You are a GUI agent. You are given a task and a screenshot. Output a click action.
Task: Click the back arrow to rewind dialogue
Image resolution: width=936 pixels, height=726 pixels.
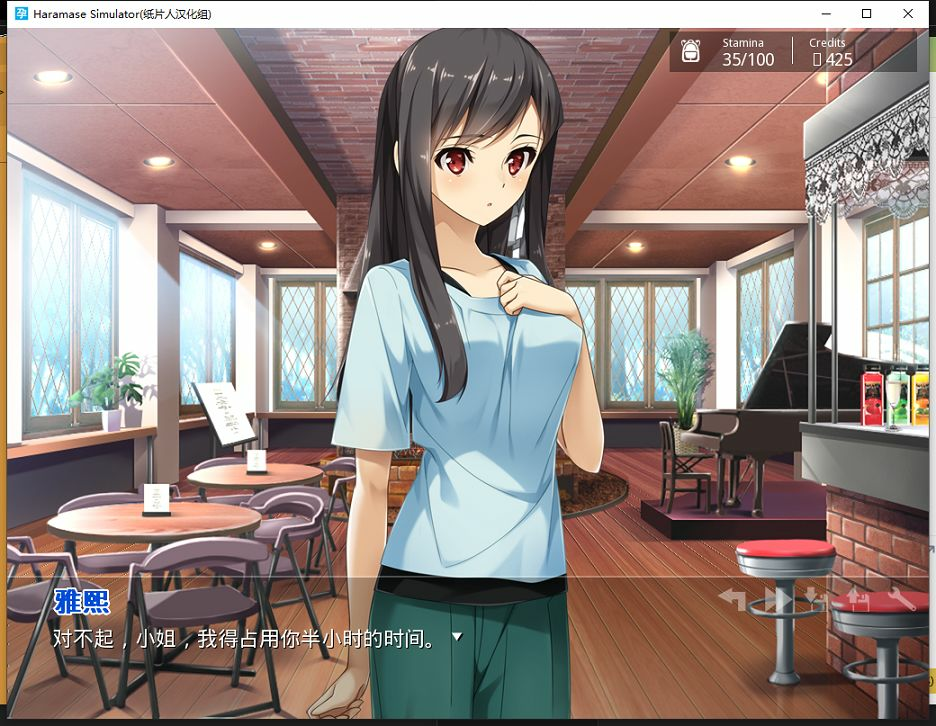(x=733, y=599)
